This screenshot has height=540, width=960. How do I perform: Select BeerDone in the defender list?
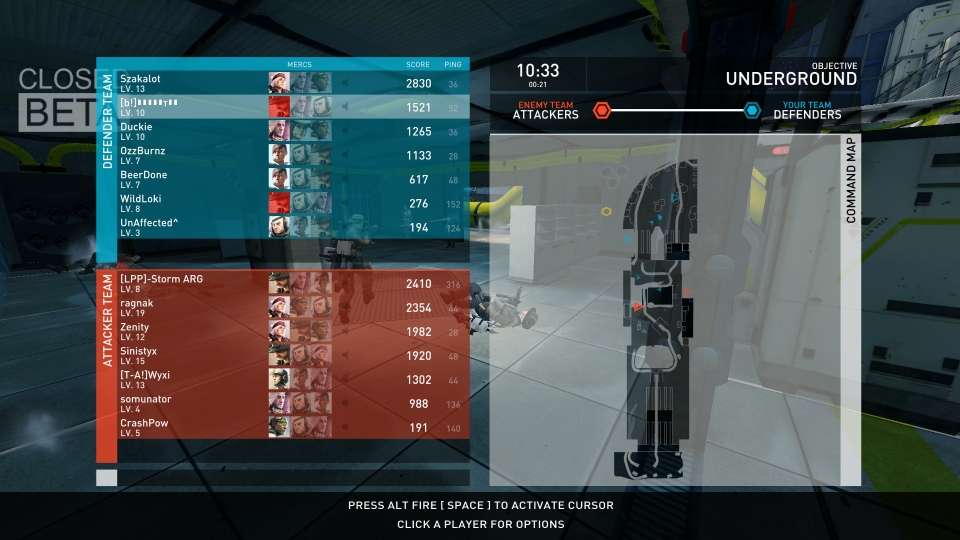144,179
